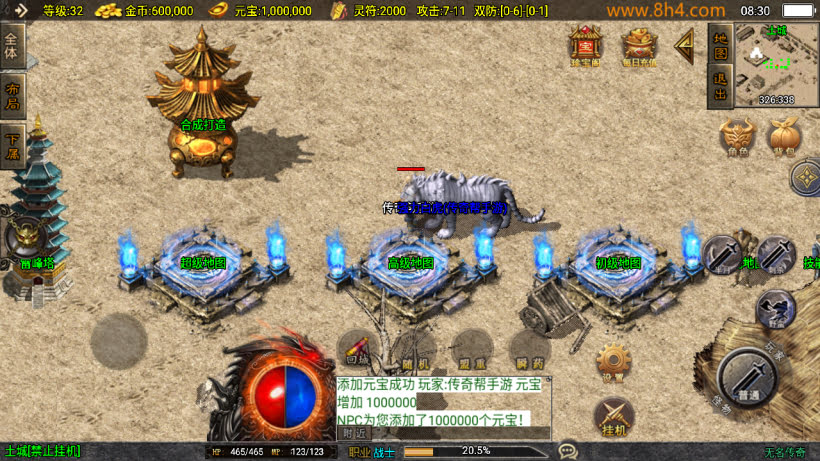Screen dimensions: 820x461
Task: Click the minimap of 土城
Action: (x=776, y=62)
